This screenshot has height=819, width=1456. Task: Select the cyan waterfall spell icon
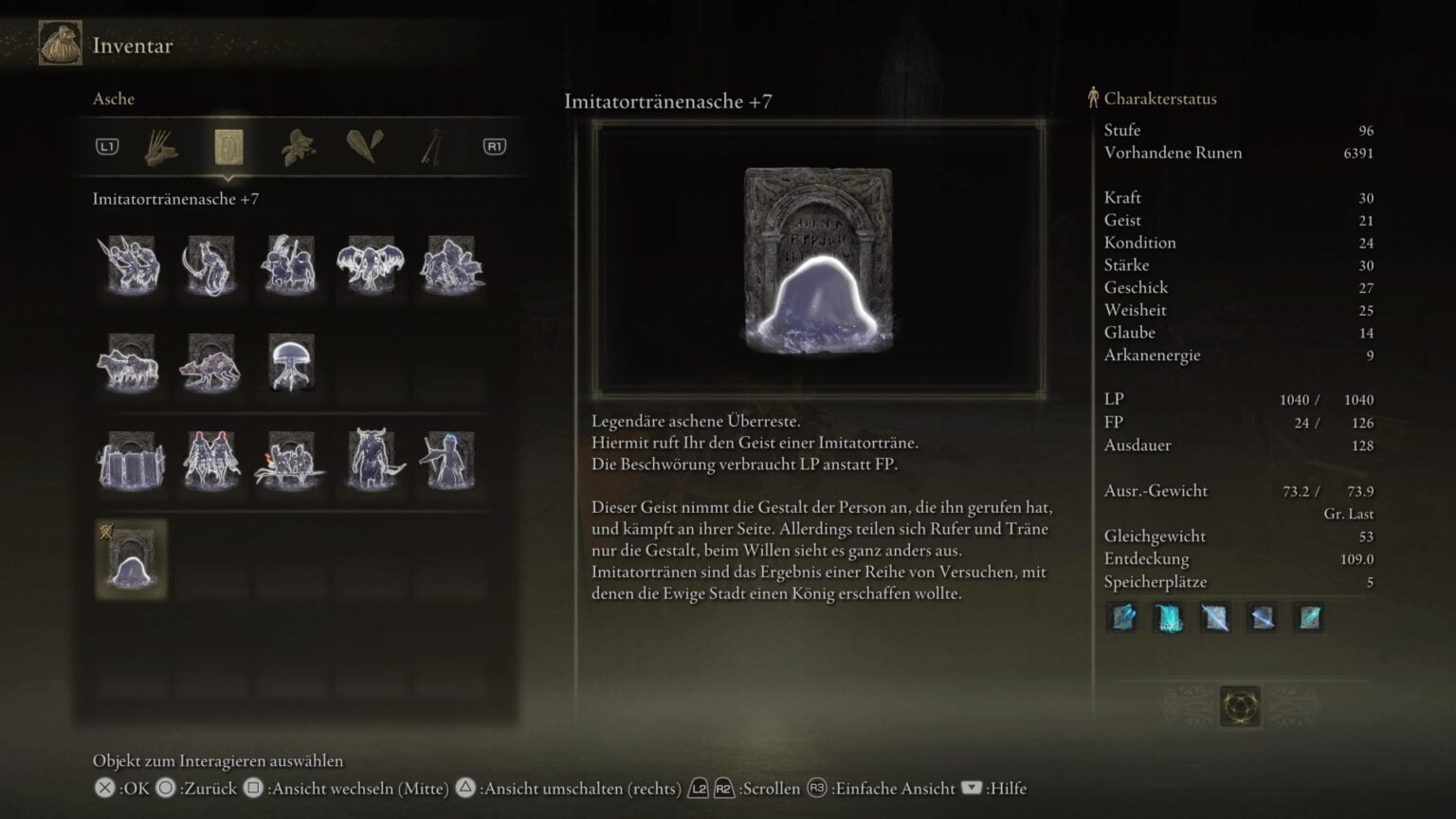[1170, 618]
